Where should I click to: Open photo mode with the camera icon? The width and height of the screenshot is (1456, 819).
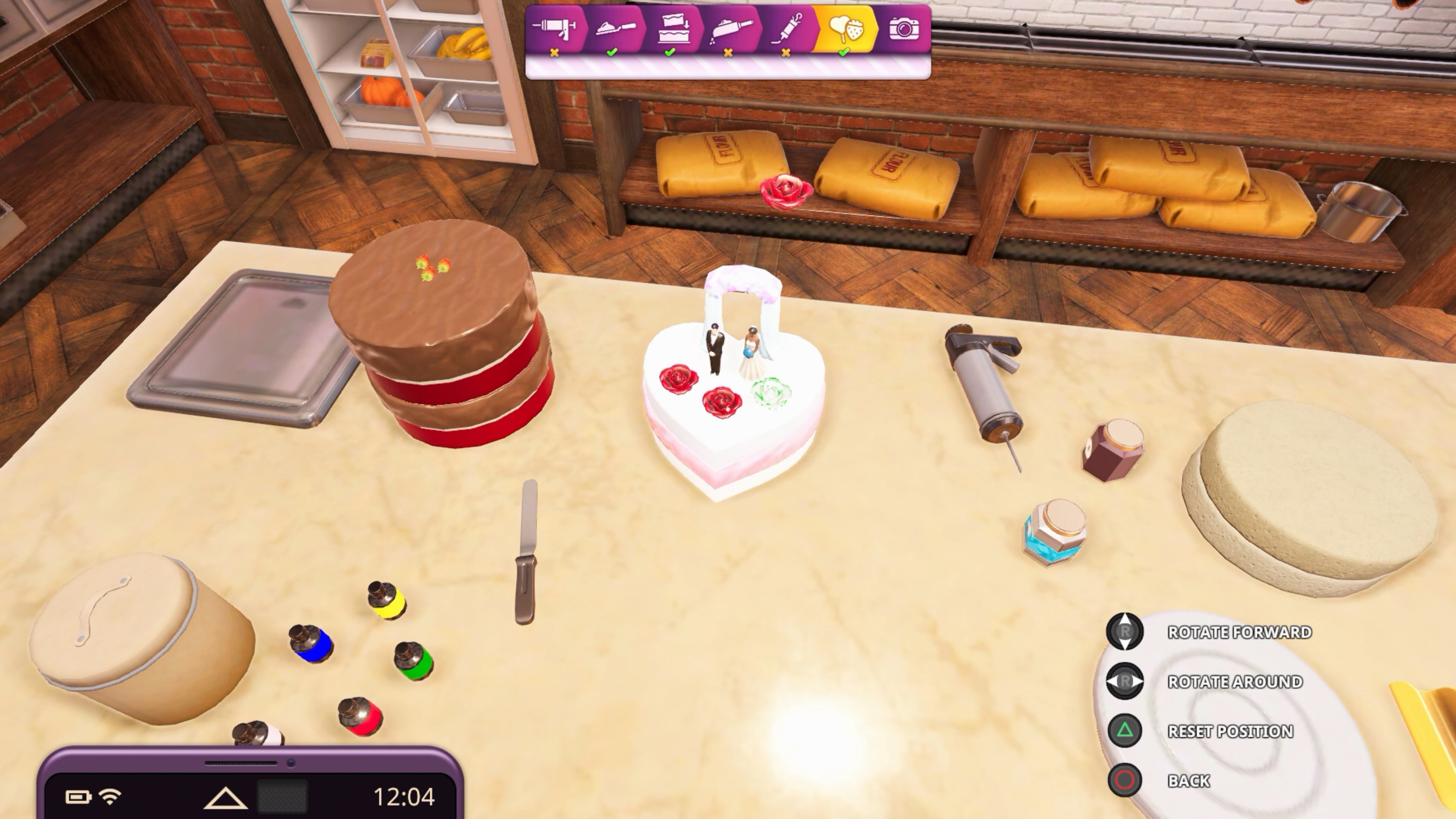coord(904,28)
